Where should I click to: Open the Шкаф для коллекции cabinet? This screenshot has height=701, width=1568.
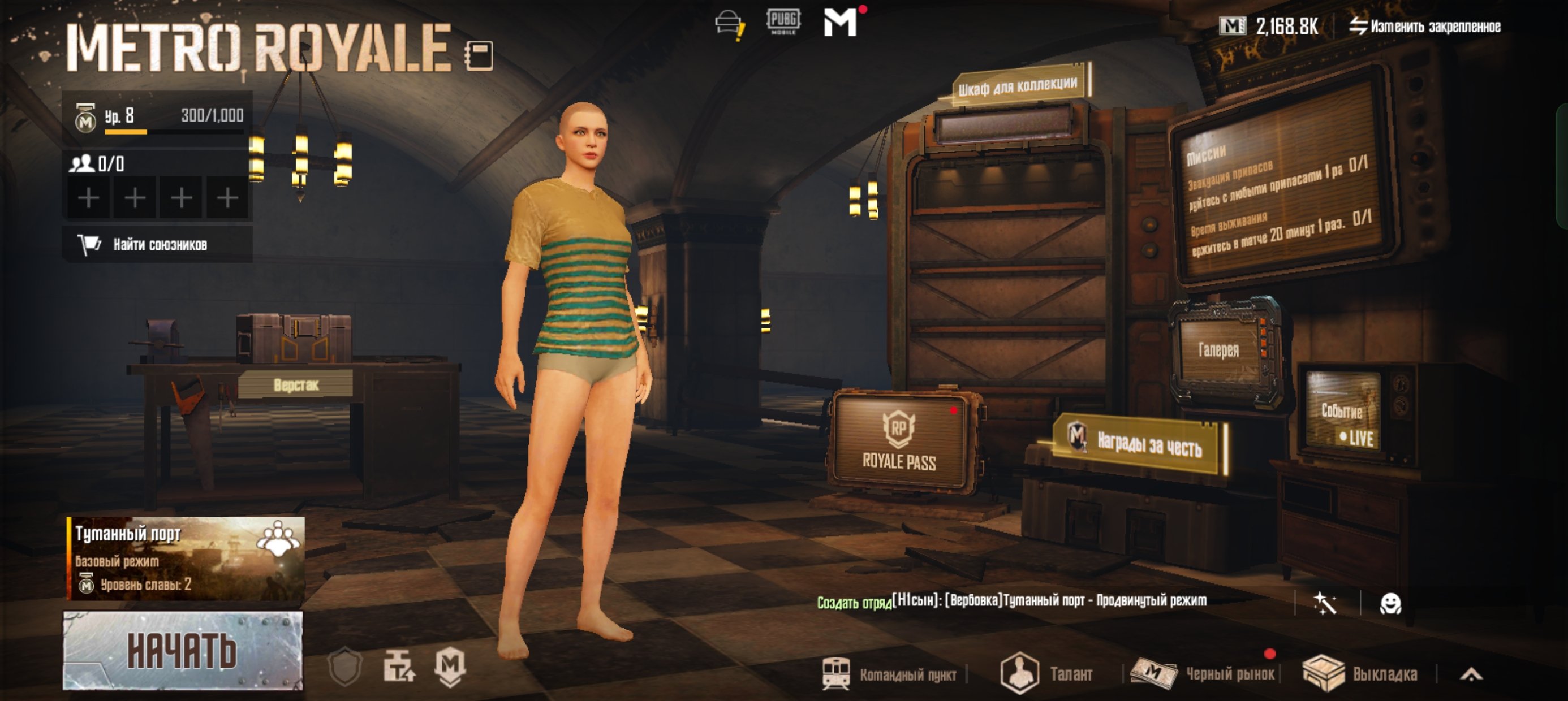click(1019, 86)
